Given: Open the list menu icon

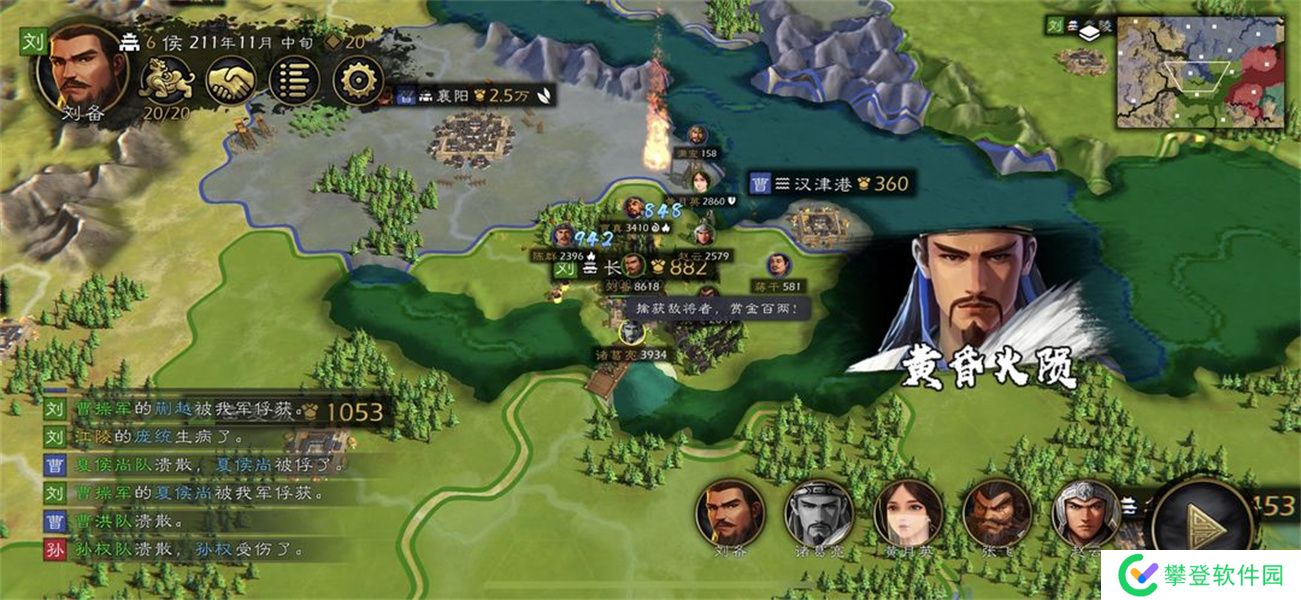Looking at the screenshot, I should point(295,80).
